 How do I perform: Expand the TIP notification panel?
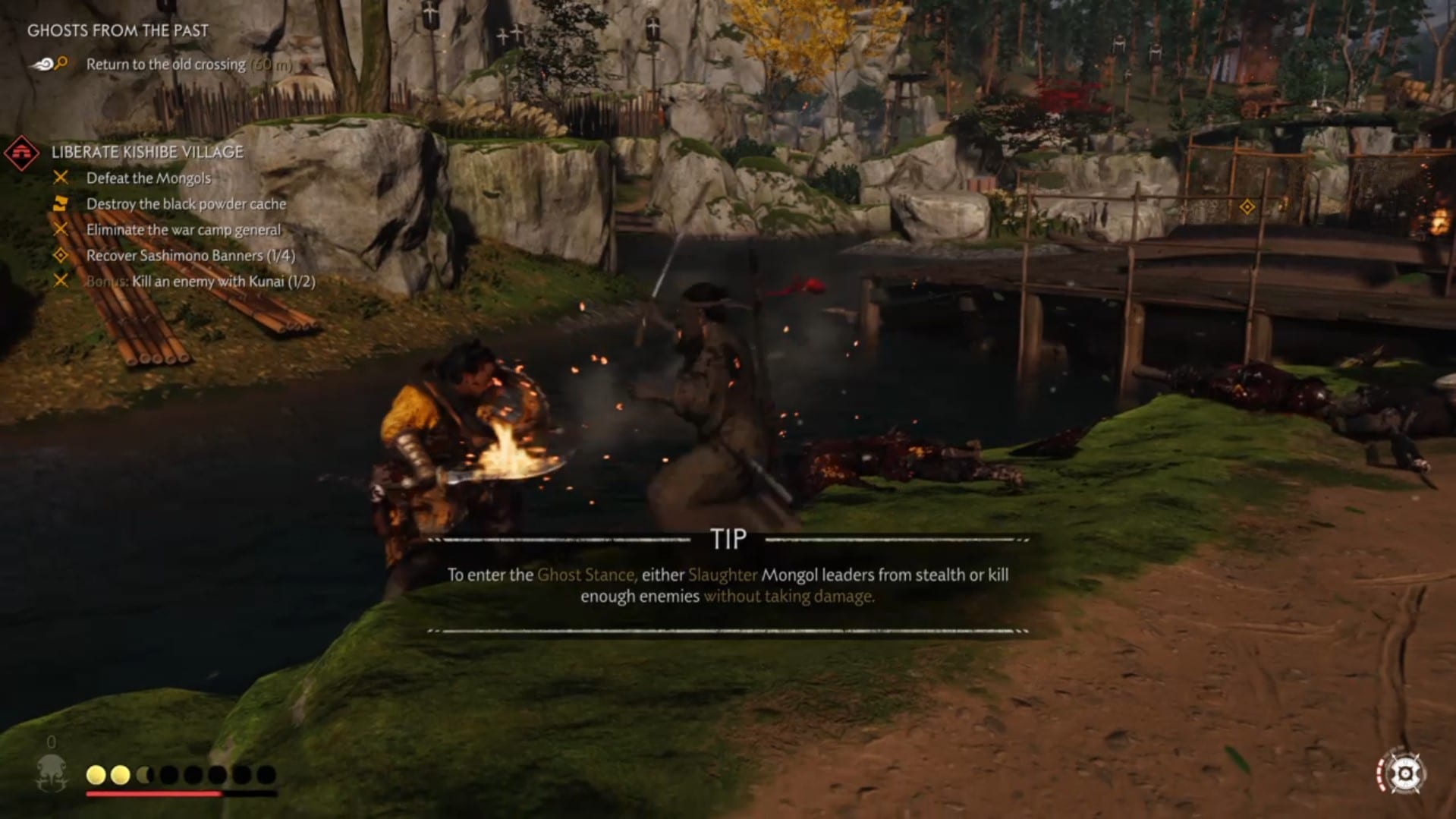click(728, 539)
